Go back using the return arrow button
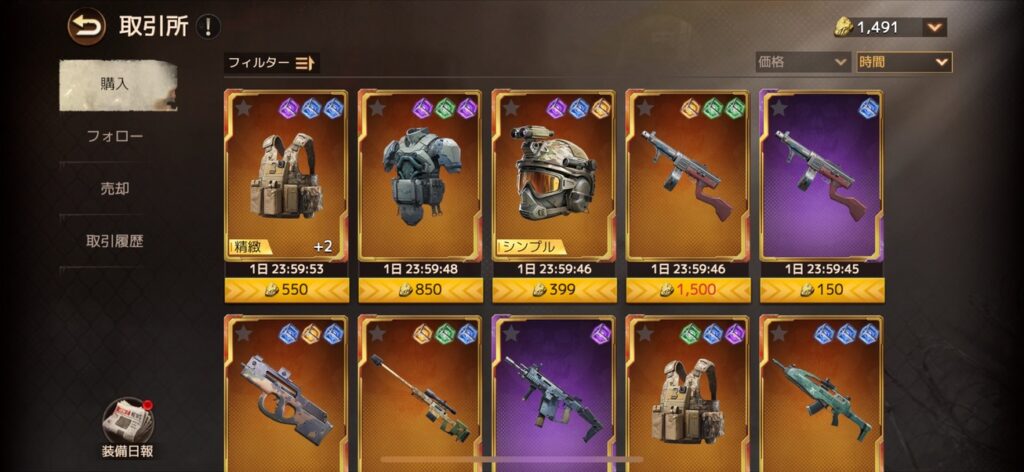The image size is (1024, 472). [x=86, y=27]
